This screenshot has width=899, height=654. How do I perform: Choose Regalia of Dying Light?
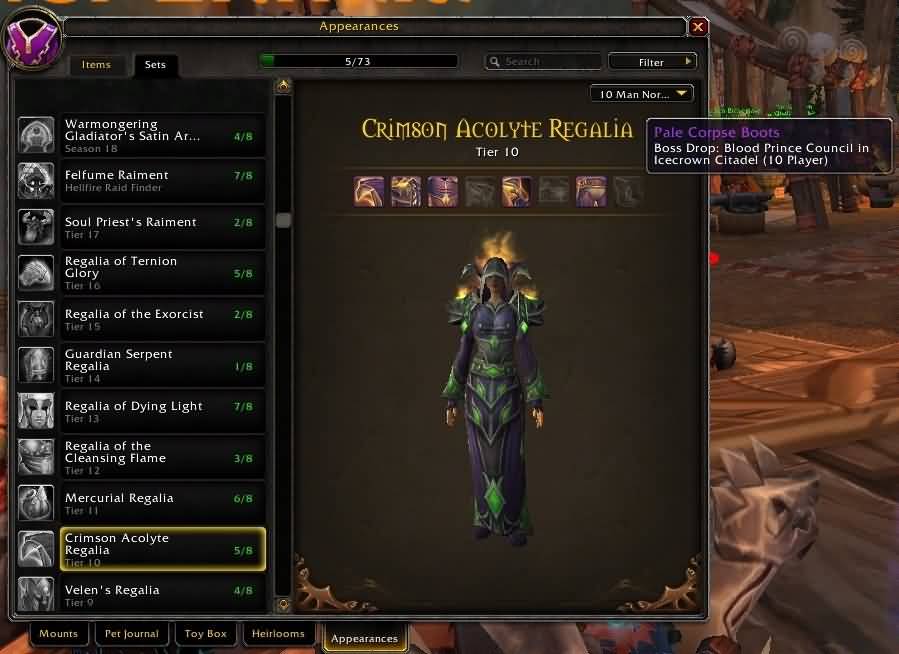coord(142,411)
